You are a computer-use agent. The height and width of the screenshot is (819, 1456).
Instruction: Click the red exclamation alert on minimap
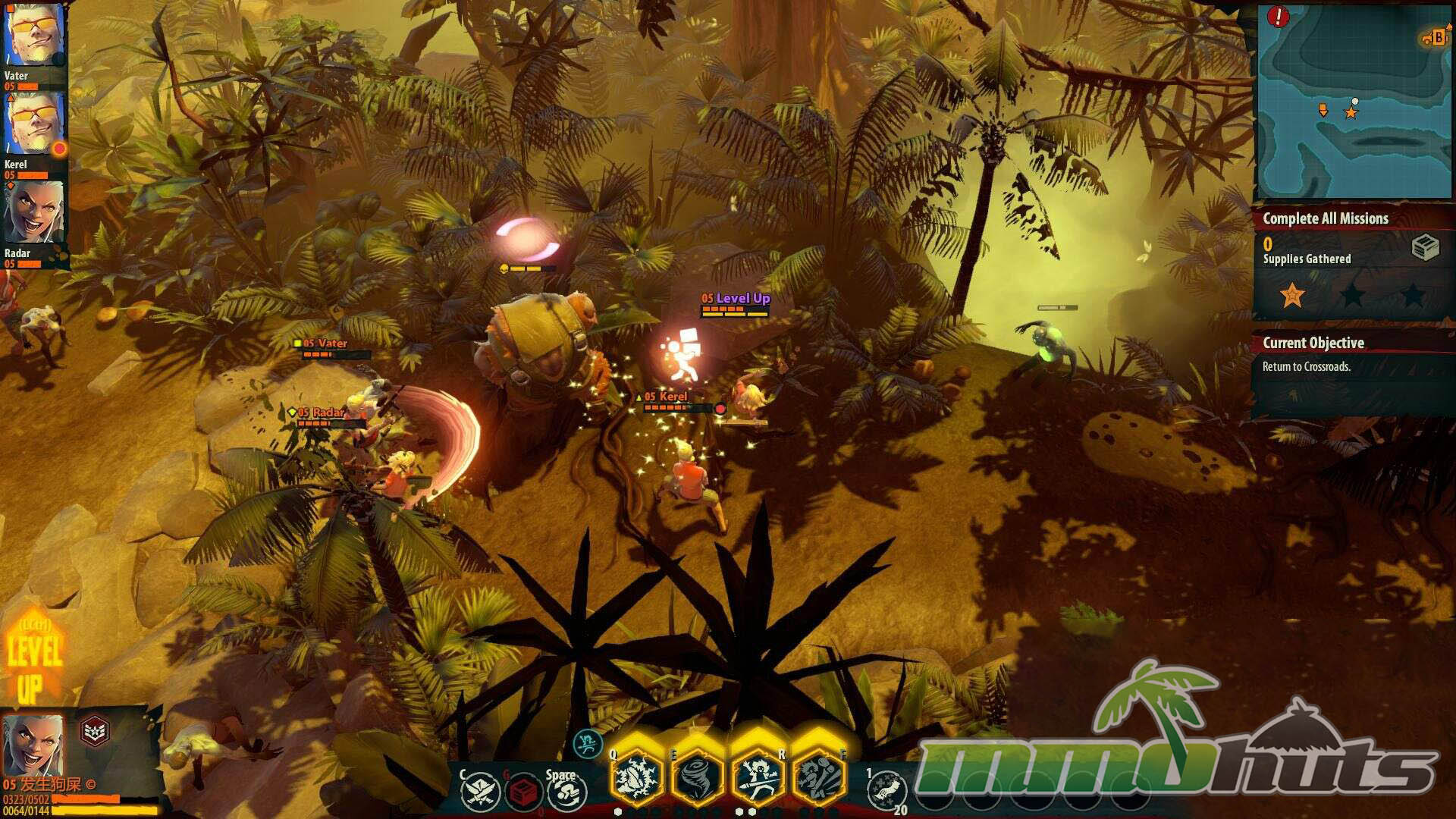tap(1278, 17)
